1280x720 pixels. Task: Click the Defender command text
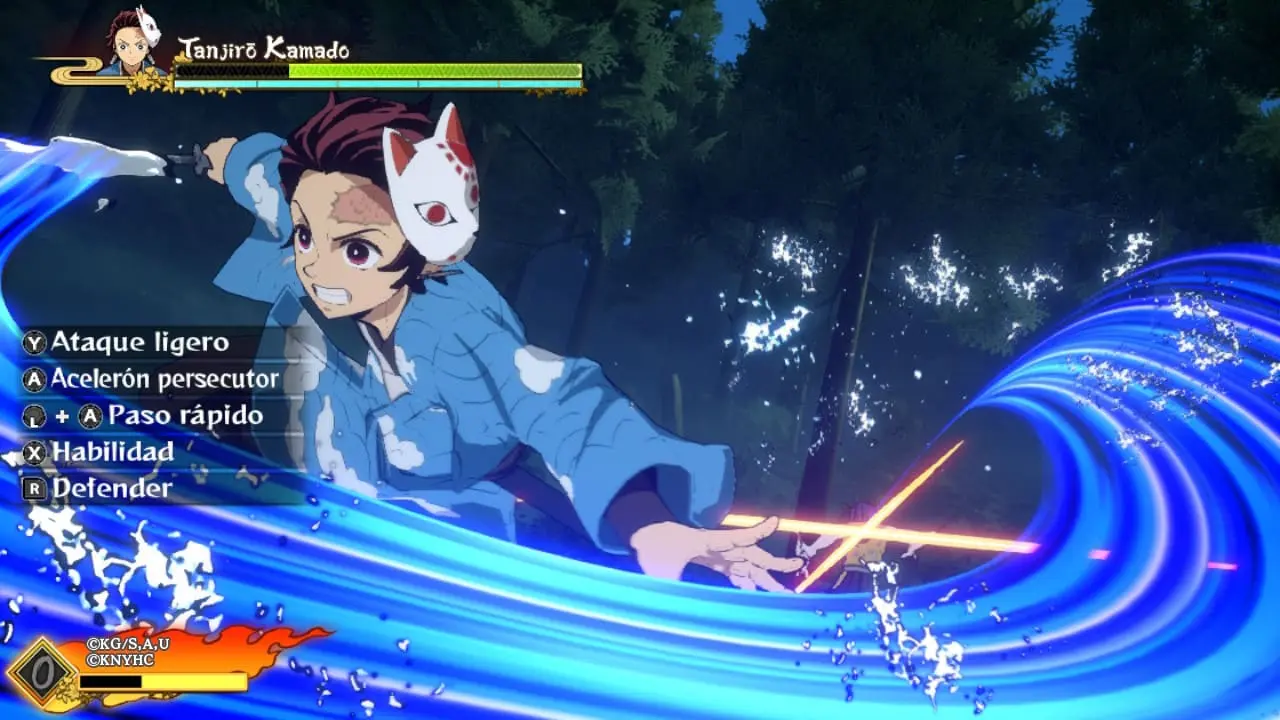[113, 490]
